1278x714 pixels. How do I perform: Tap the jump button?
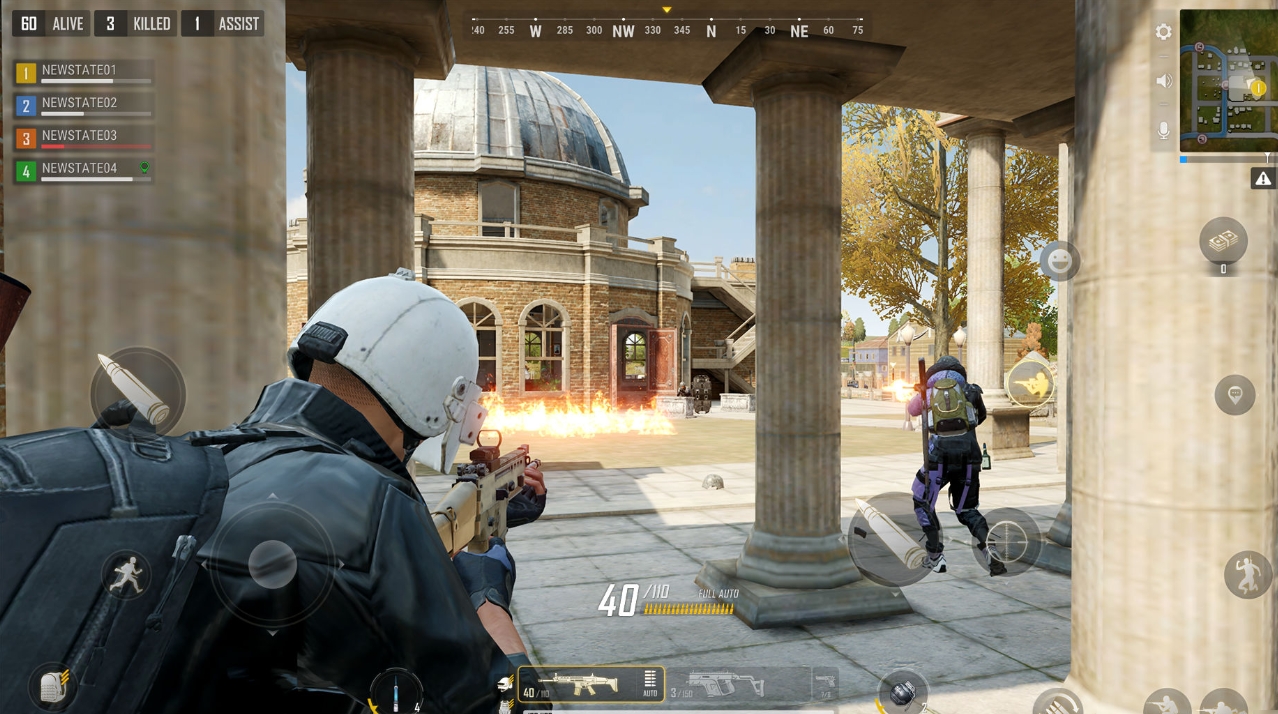coord(1248,574)
